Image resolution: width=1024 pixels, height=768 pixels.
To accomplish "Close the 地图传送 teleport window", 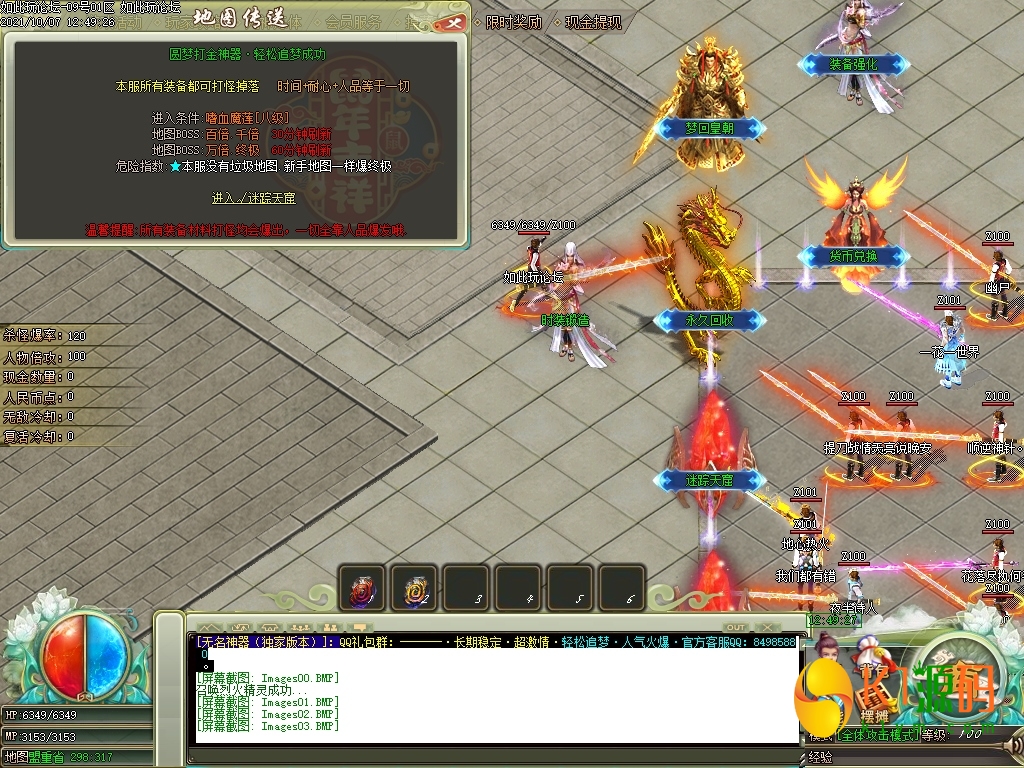I will (452, 21).
